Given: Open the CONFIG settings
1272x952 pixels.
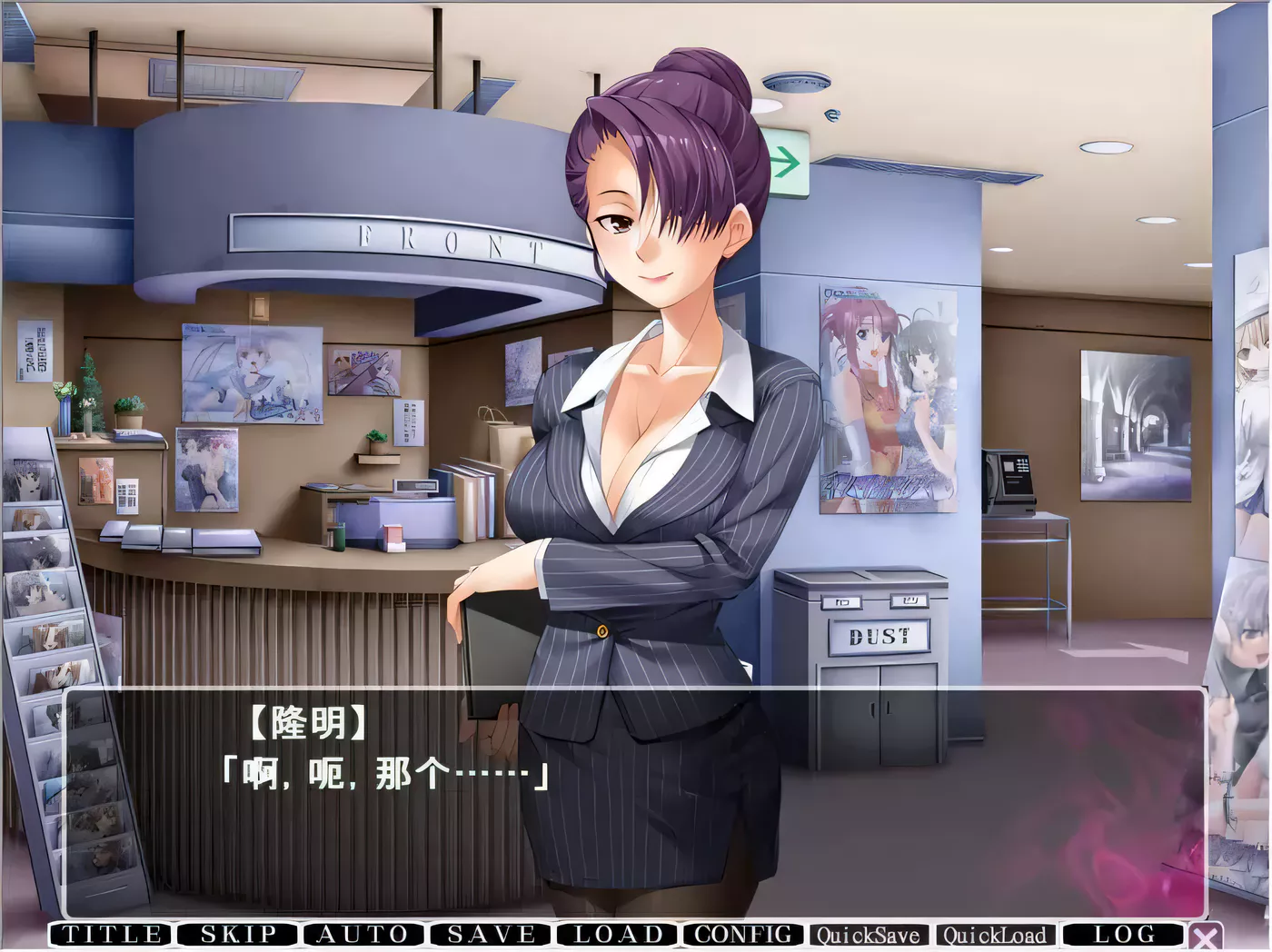Looking at the screenshot, I should [743, 935].
